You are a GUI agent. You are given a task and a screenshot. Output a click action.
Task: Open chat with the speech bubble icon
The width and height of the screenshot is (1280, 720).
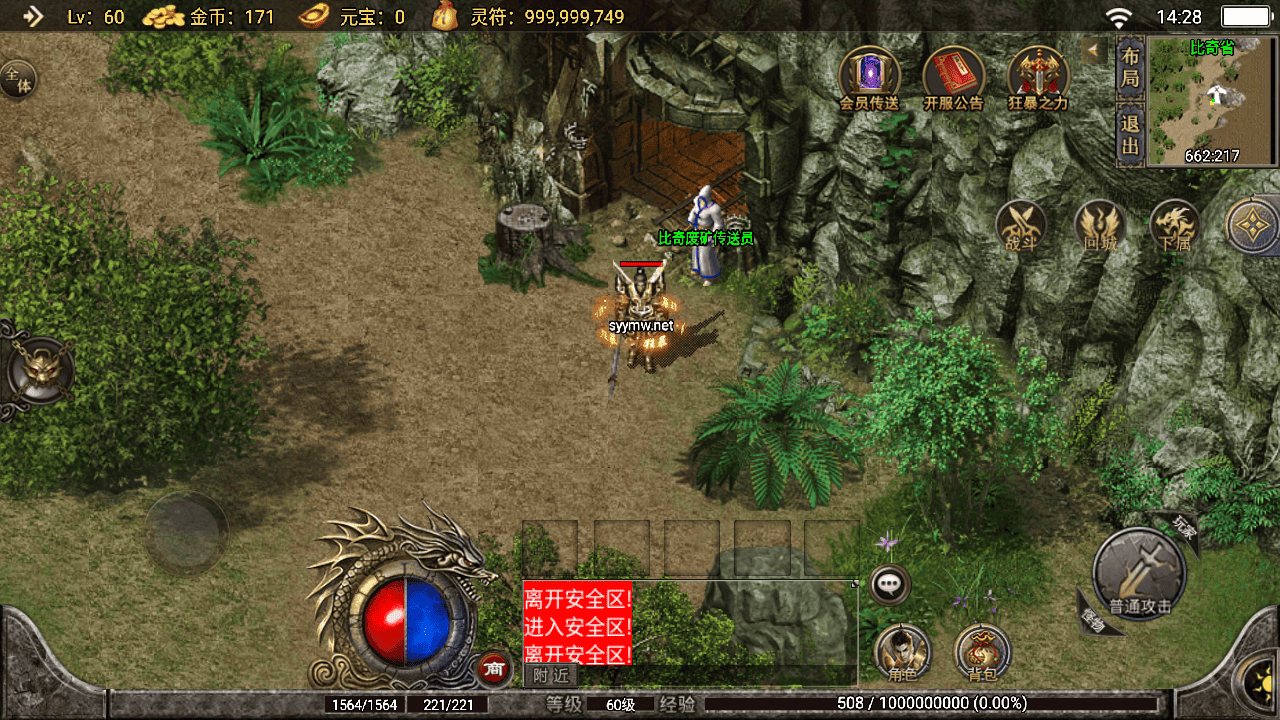click(x=889, y=584)
